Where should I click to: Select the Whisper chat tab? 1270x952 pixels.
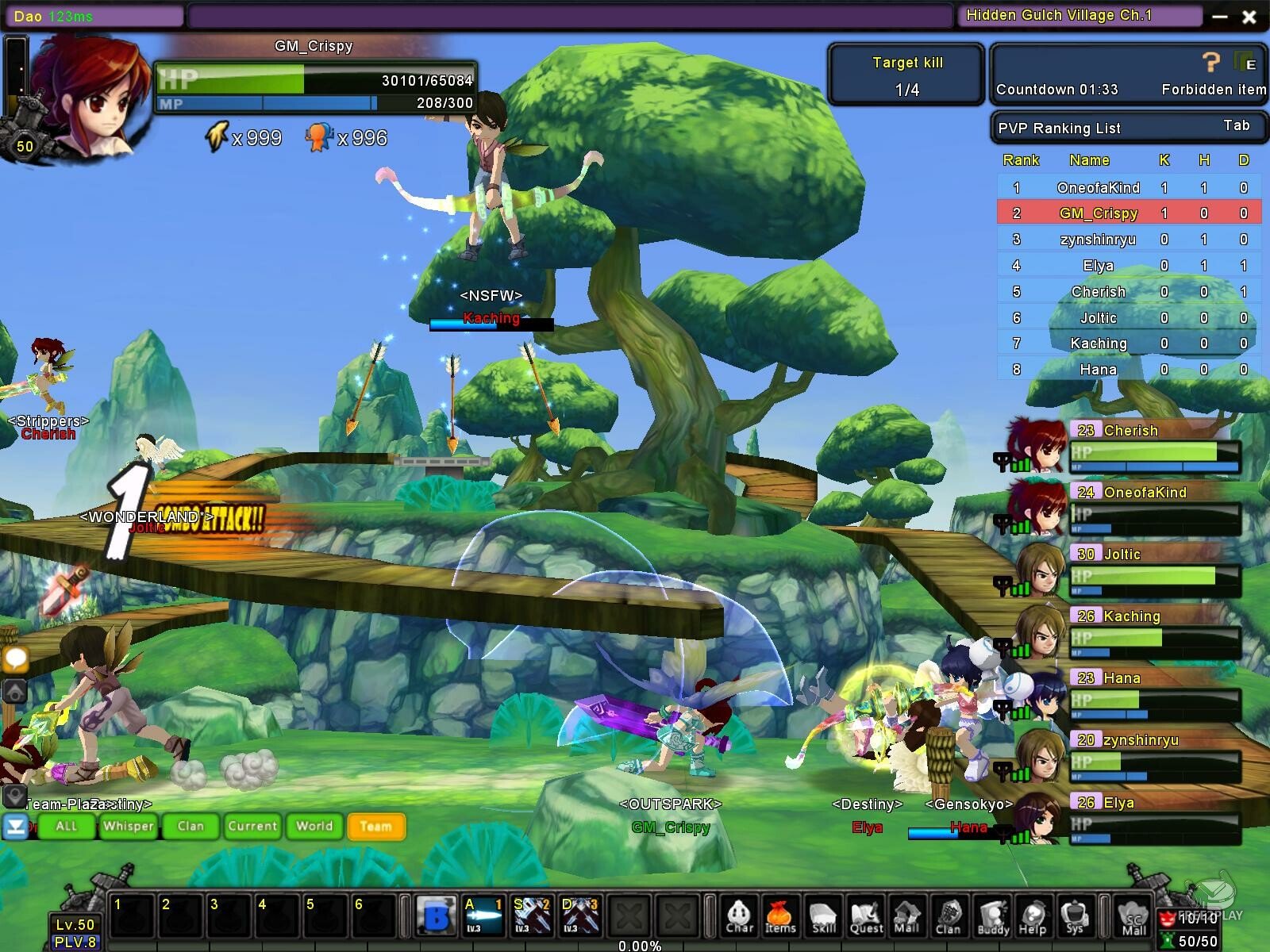pos(129,826)
